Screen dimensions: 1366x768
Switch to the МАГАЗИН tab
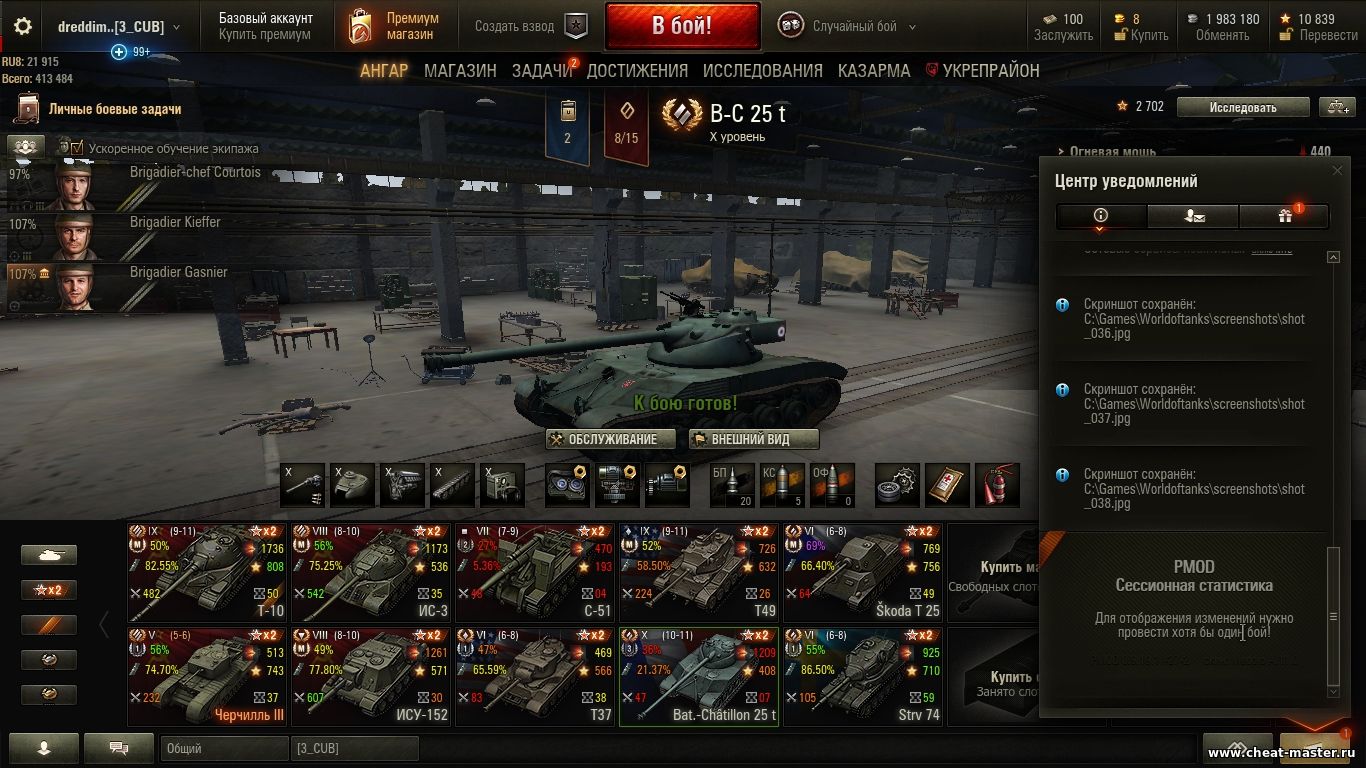[460, 71]
